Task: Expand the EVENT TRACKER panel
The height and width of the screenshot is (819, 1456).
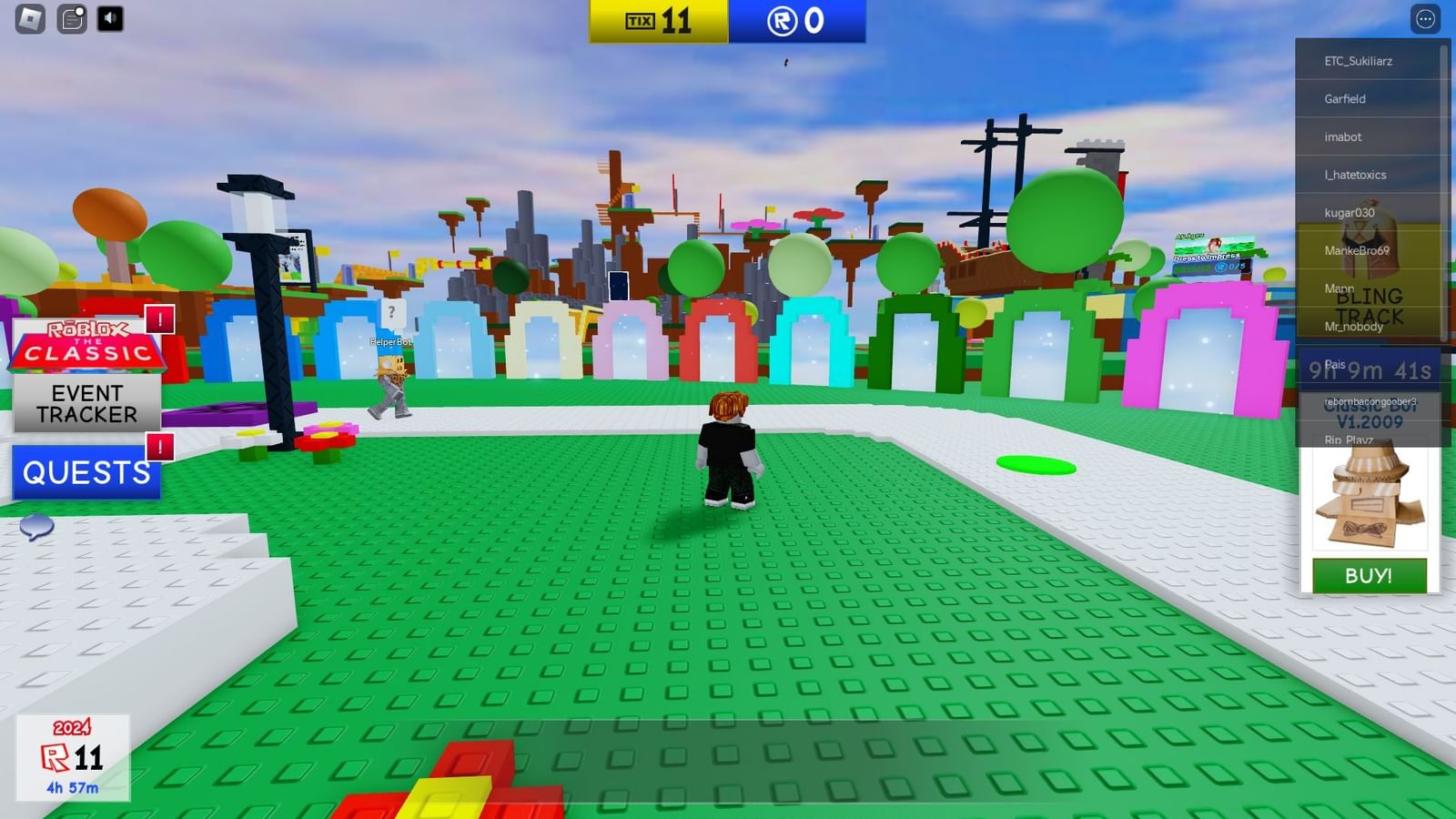Action: pyautogui.click(x=86, y=403)
